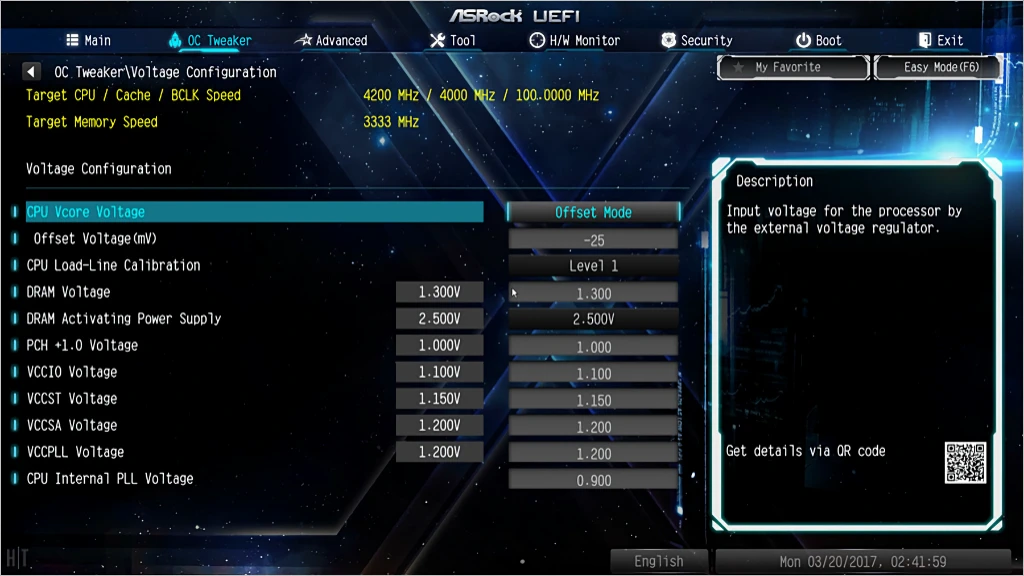Select the Tool tab

point(452,41)
